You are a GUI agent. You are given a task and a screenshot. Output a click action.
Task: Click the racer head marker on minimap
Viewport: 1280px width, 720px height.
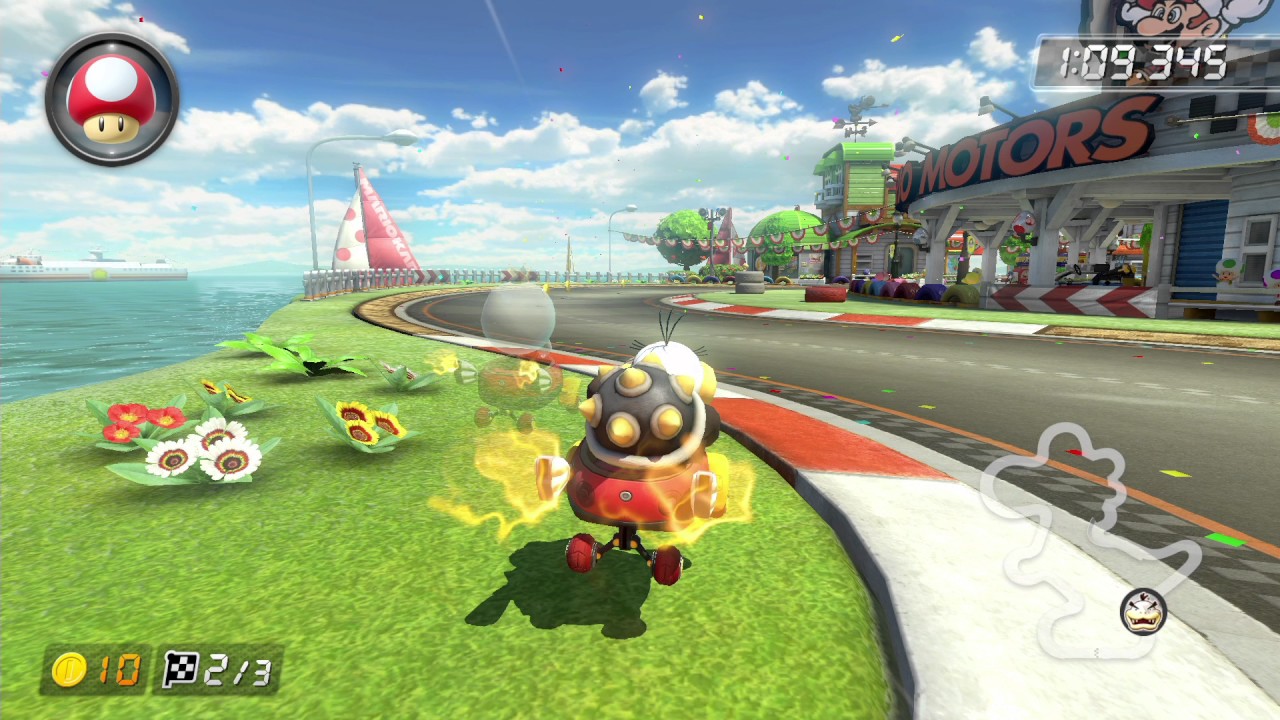[x=1143, y=611]
